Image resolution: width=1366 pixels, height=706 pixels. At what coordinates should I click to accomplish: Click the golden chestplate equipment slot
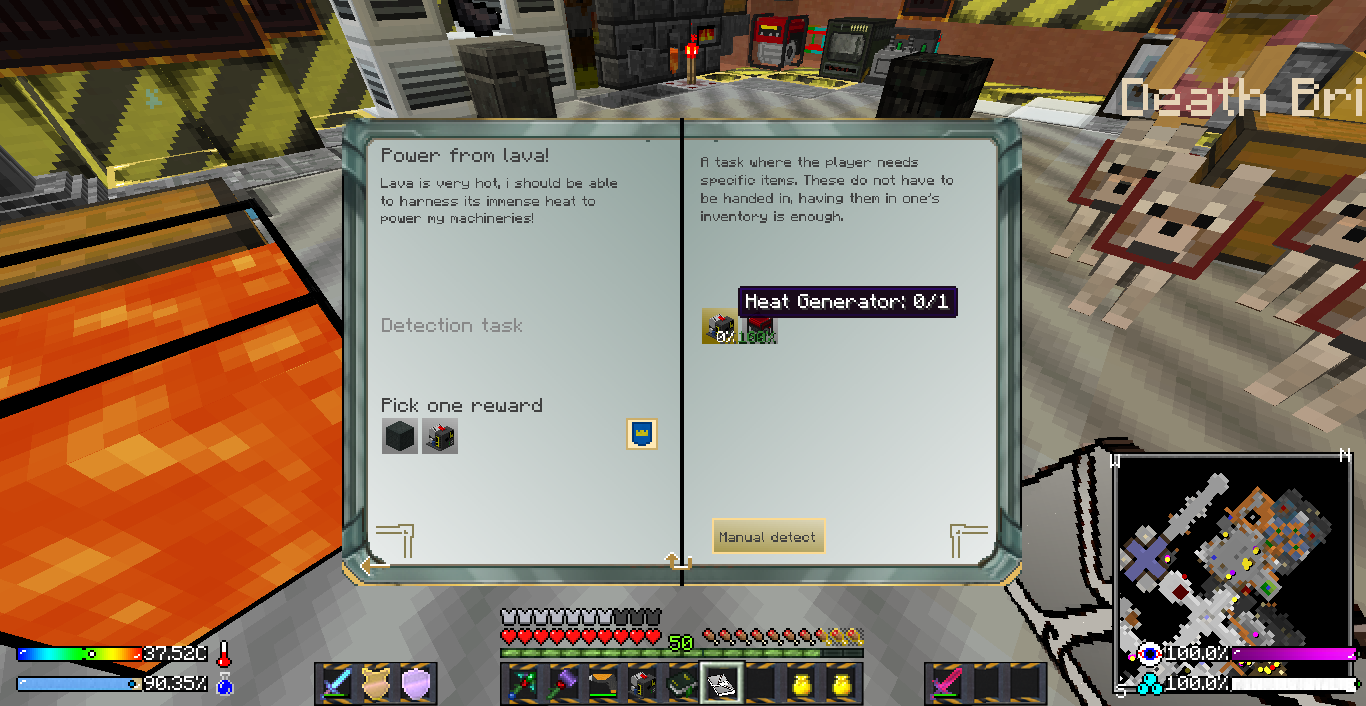(376, 683)
